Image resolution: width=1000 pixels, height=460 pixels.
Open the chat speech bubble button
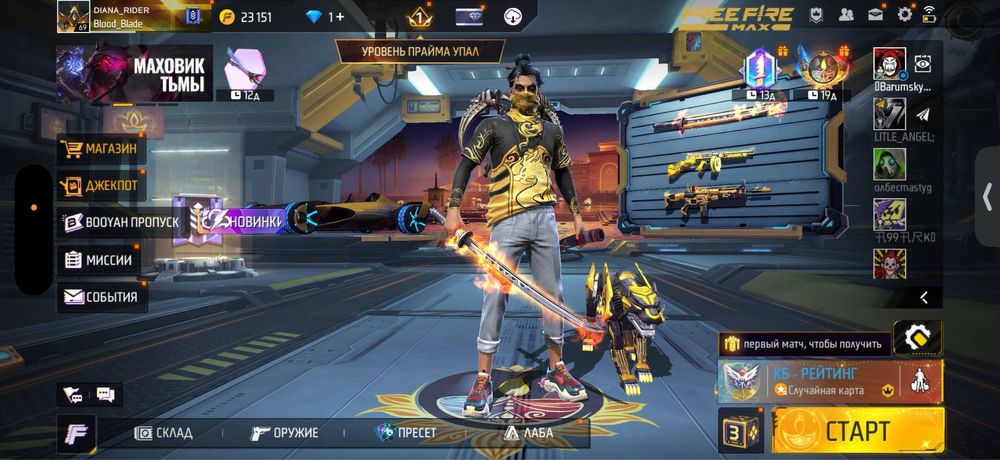(x=105, y=395)
